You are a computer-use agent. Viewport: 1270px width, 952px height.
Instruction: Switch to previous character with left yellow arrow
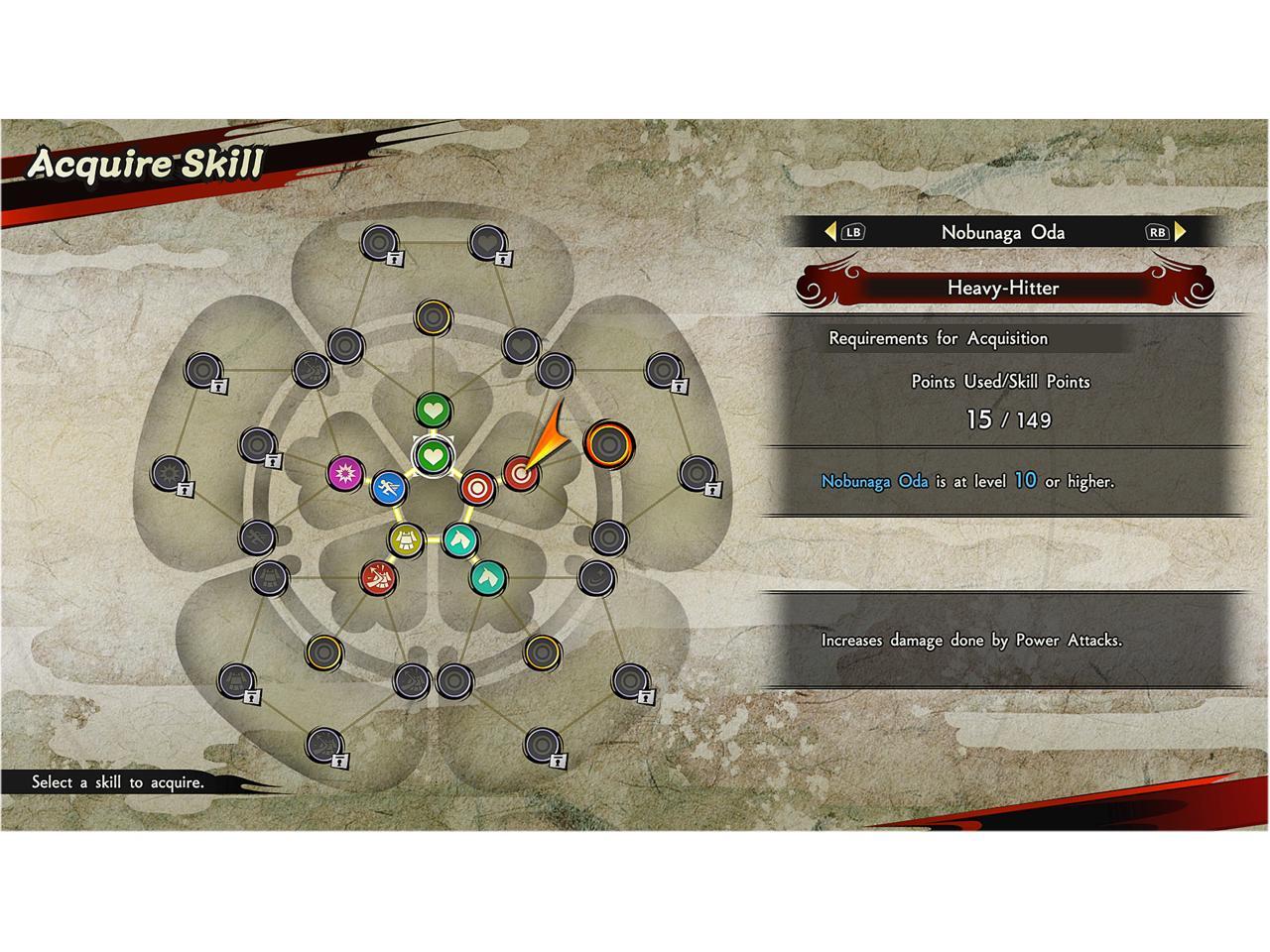[830, 232]
